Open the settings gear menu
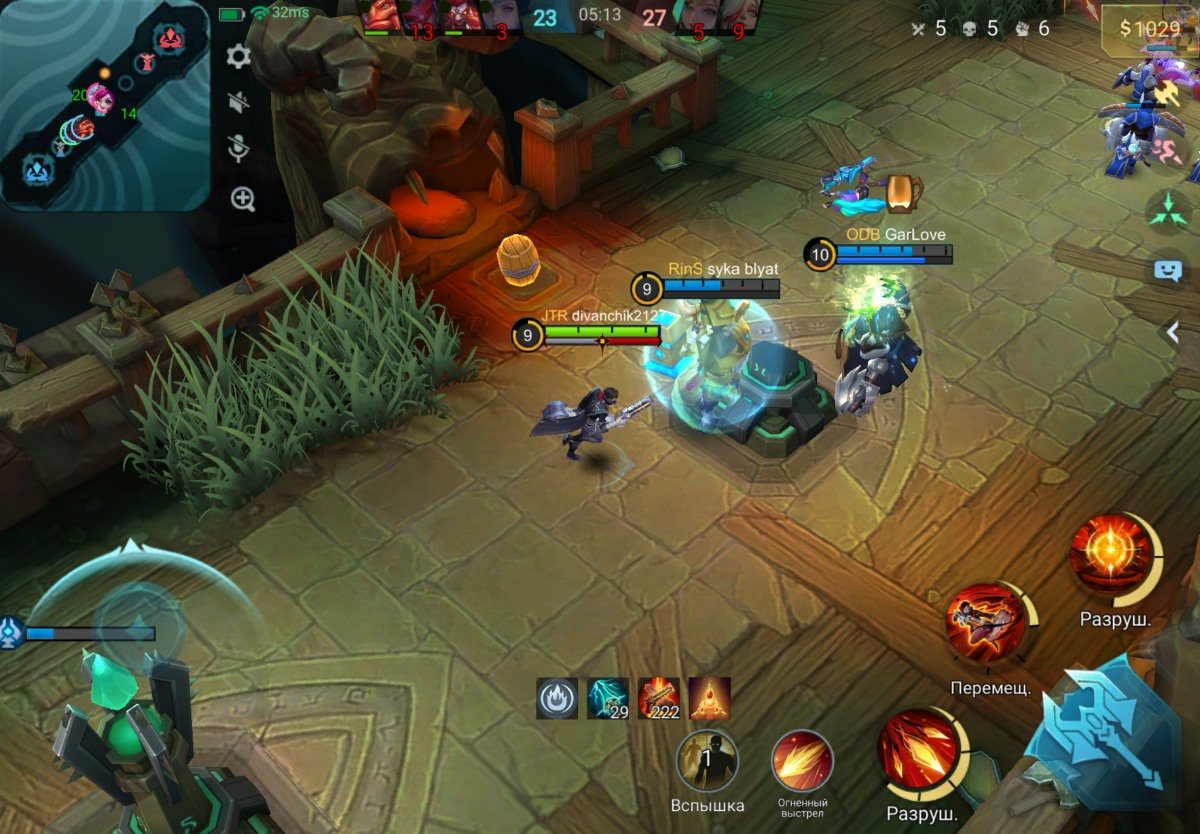 pos(238,56)
